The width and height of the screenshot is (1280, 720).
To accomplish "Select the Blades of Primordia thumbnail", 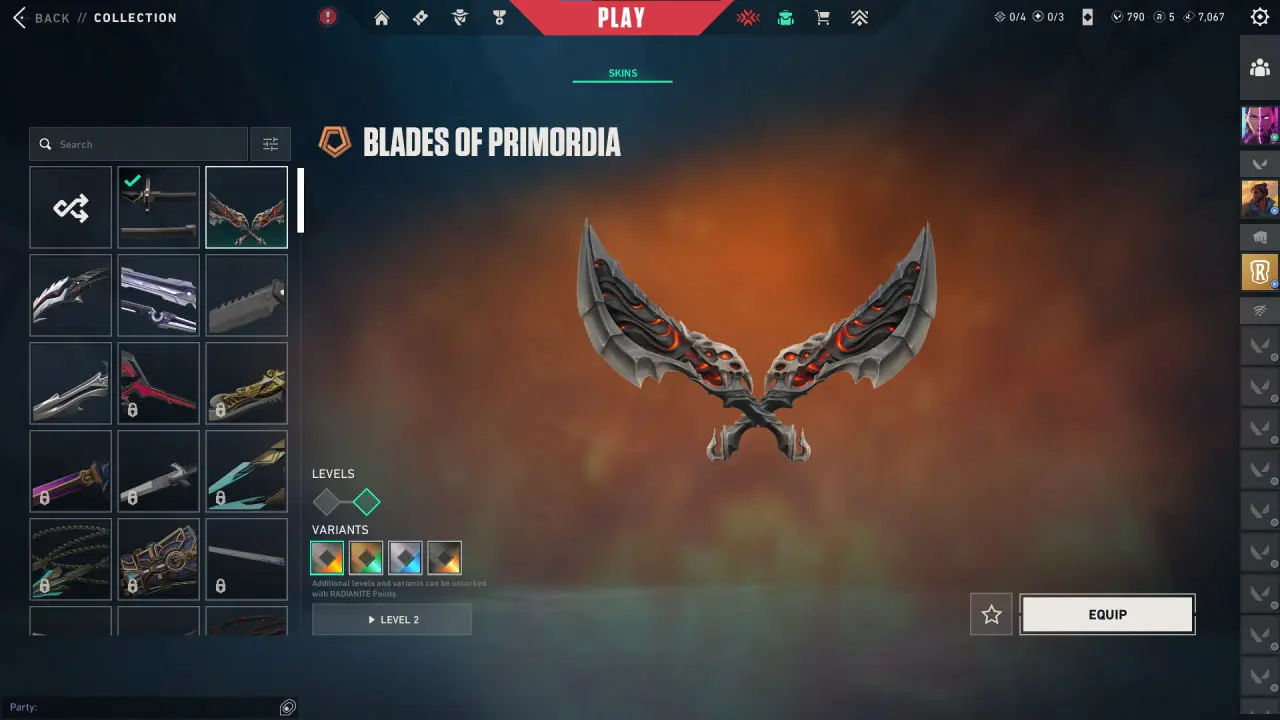I will pyautogui.click(x=246, y=207).
